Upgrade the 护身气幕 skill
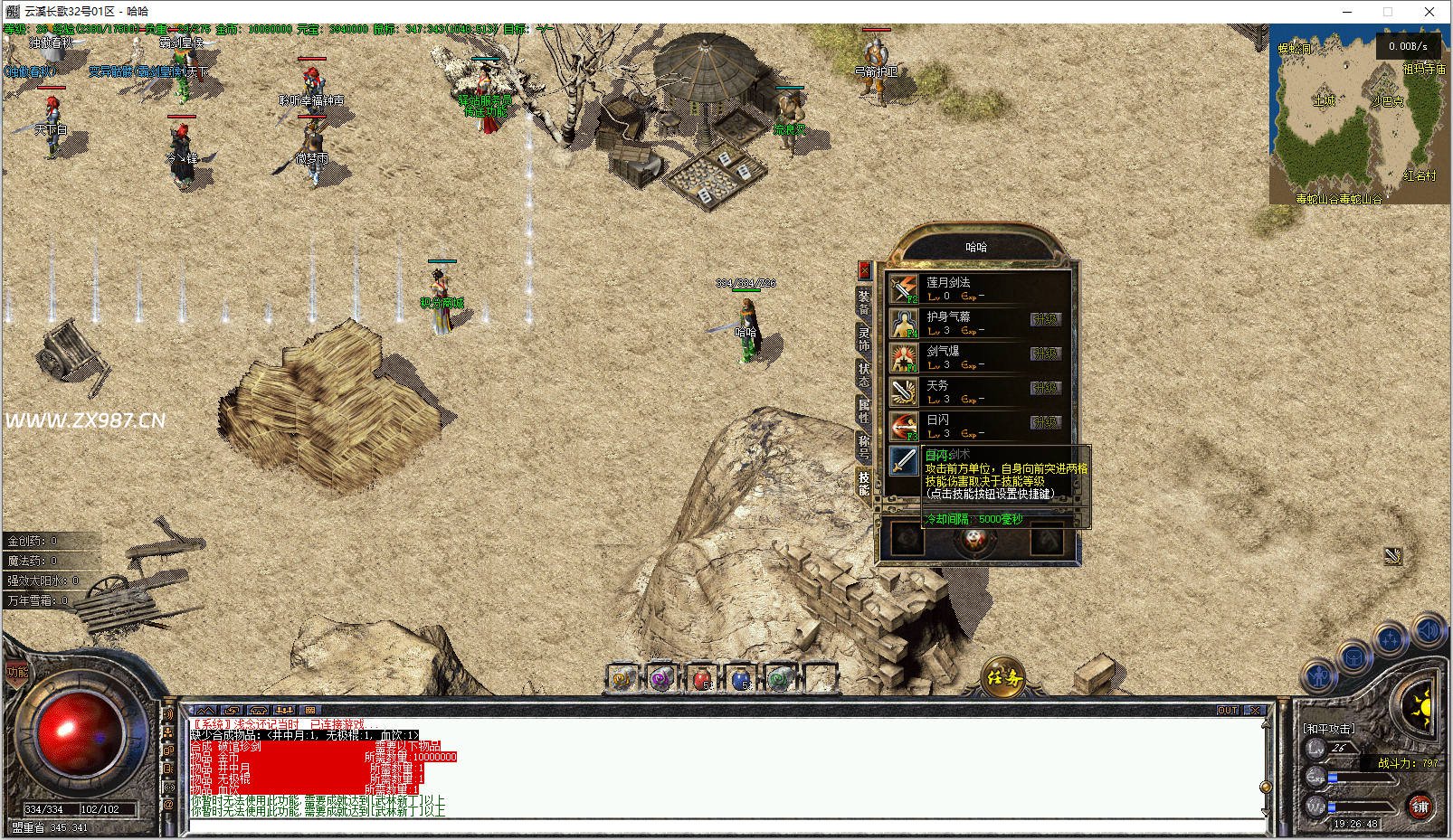The image size is (1453, 840). pyautogui.click(x=1045, y=319)
